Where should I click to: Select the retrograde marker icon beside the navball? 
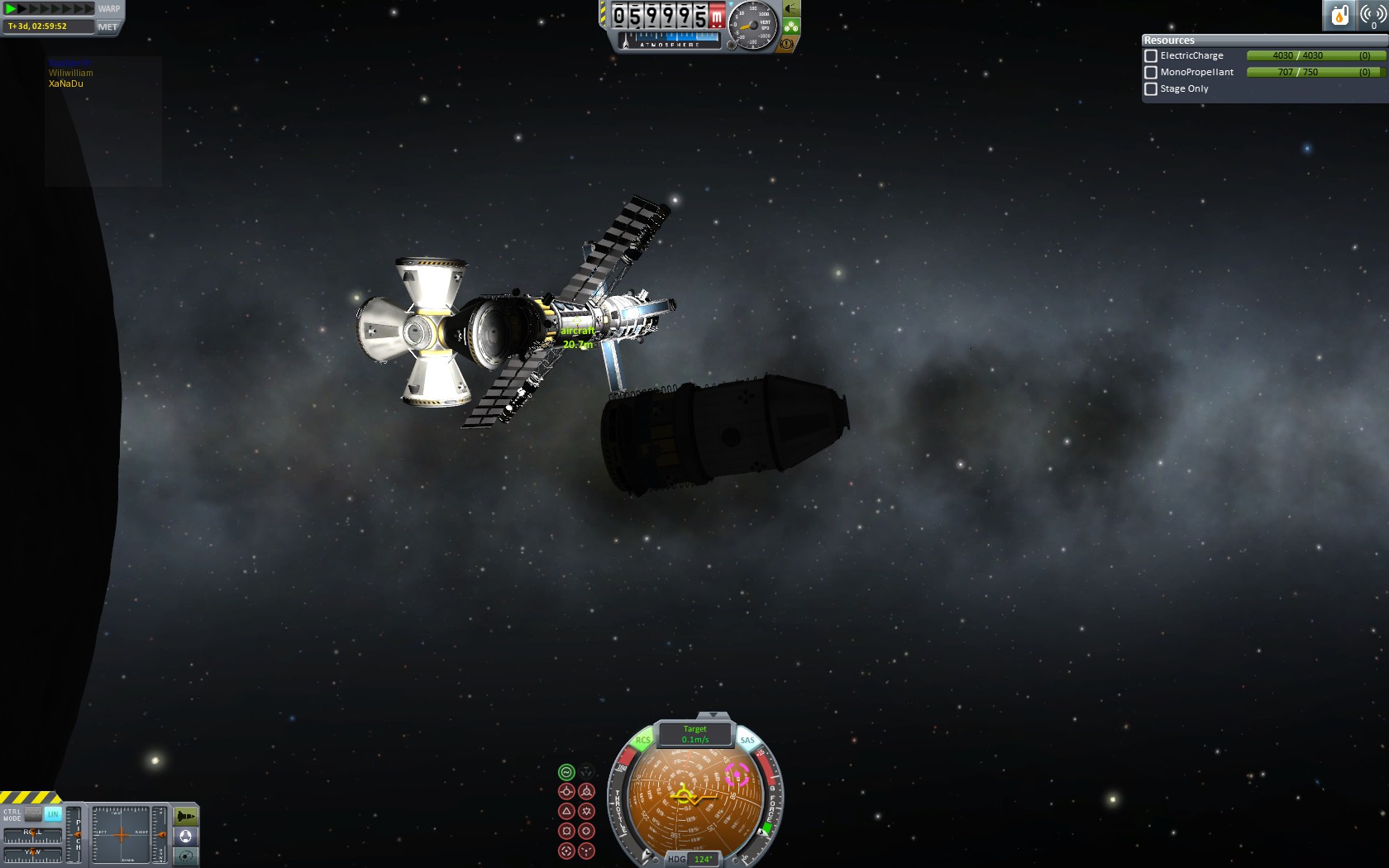586,790
